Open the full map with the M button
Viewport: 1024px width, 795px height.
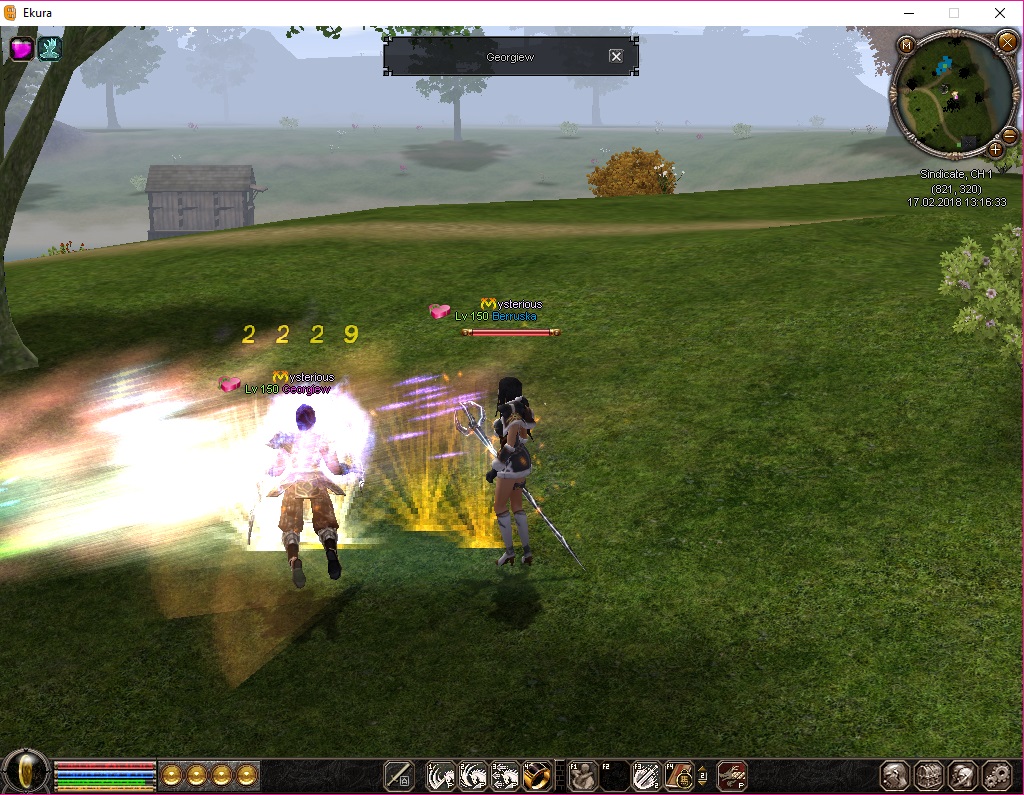tap(906, 45)
